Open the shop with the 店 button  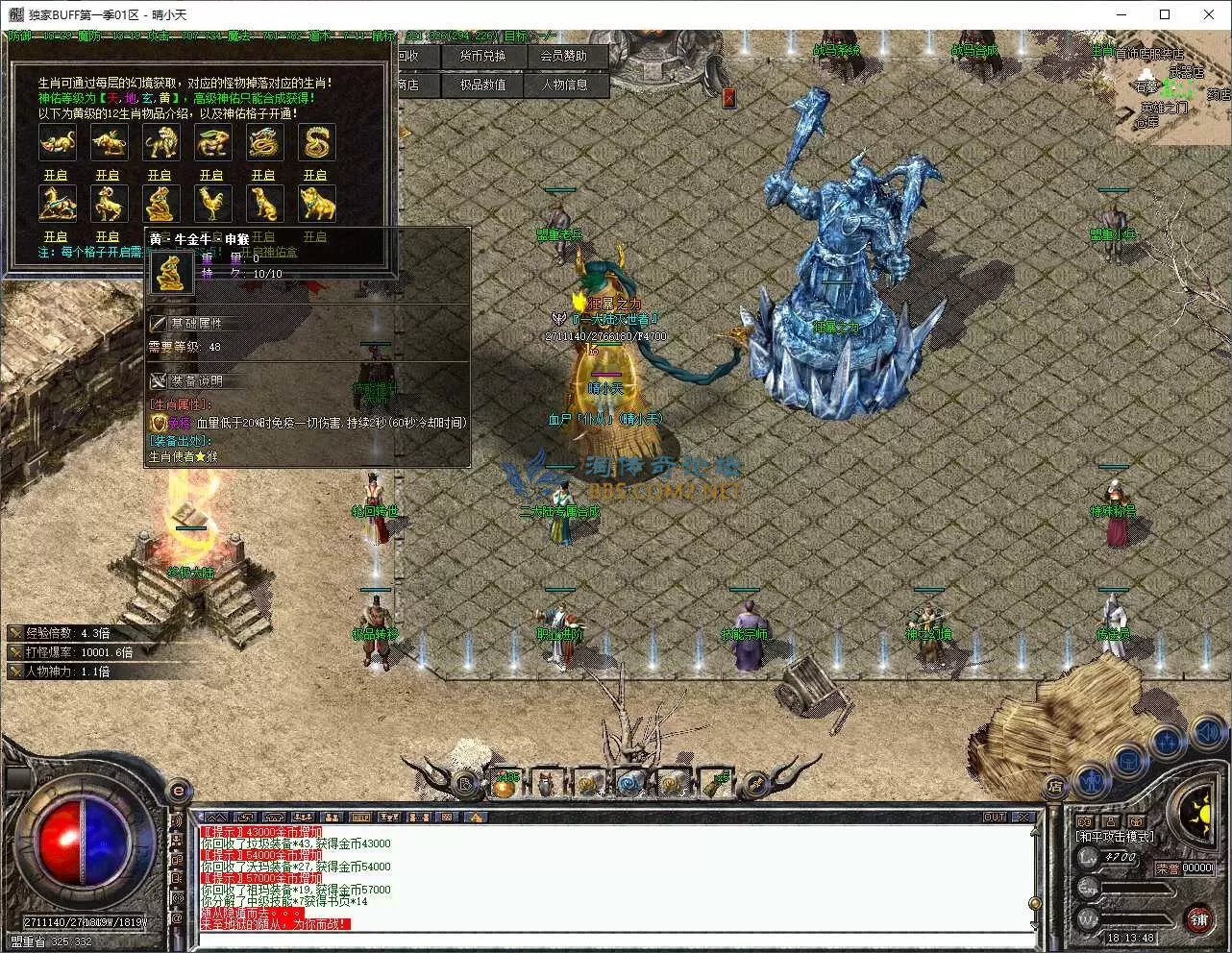(1055, 787)
